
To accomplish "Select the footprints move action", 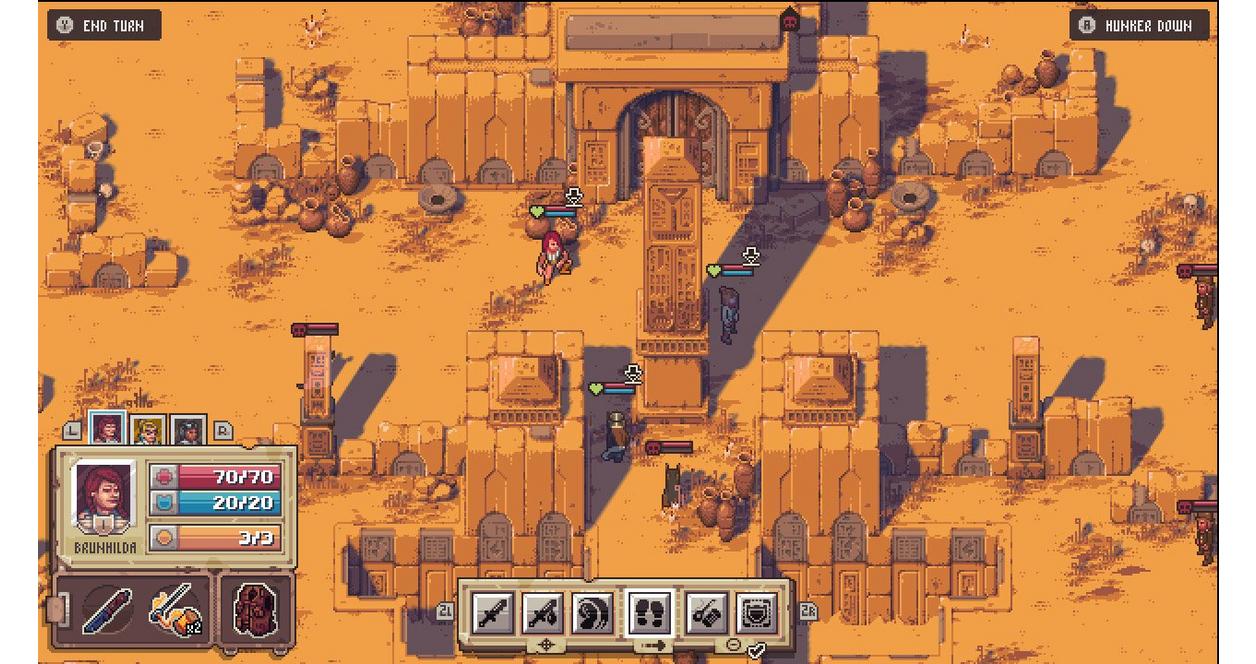I will click(650, 614).
